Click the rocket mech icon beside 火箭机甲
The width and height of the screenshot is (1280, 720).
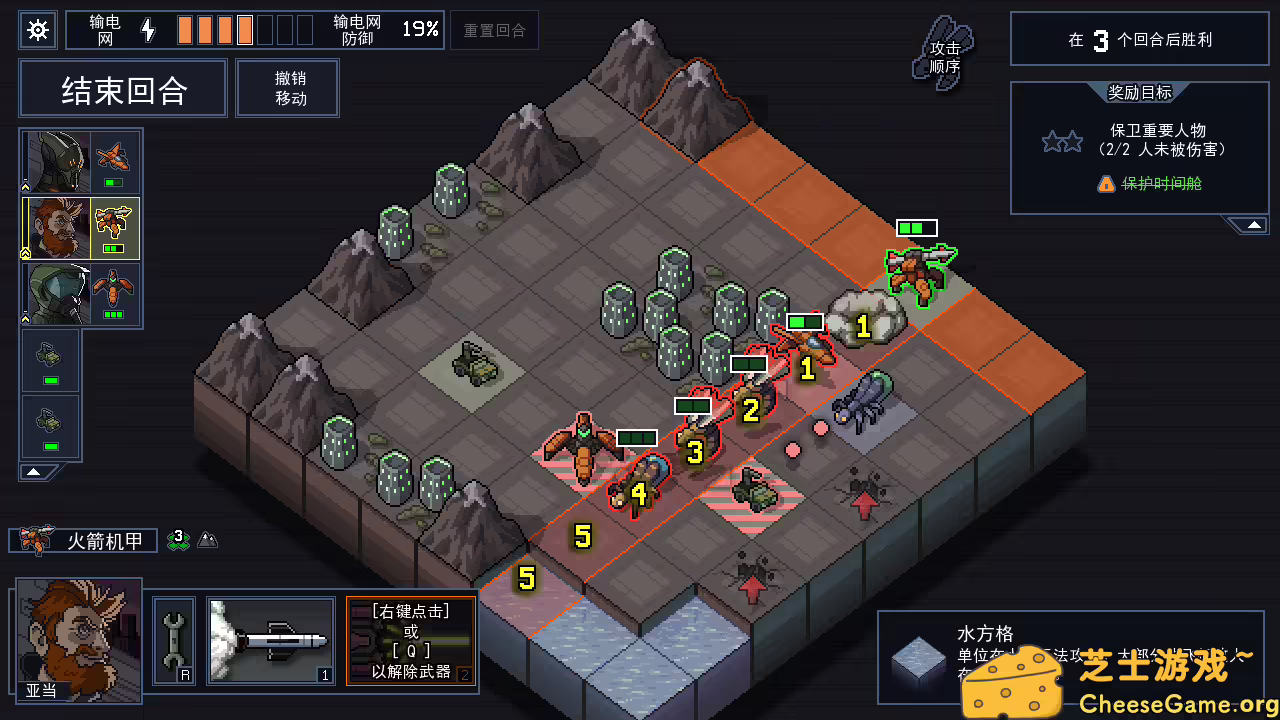[37, 540]
